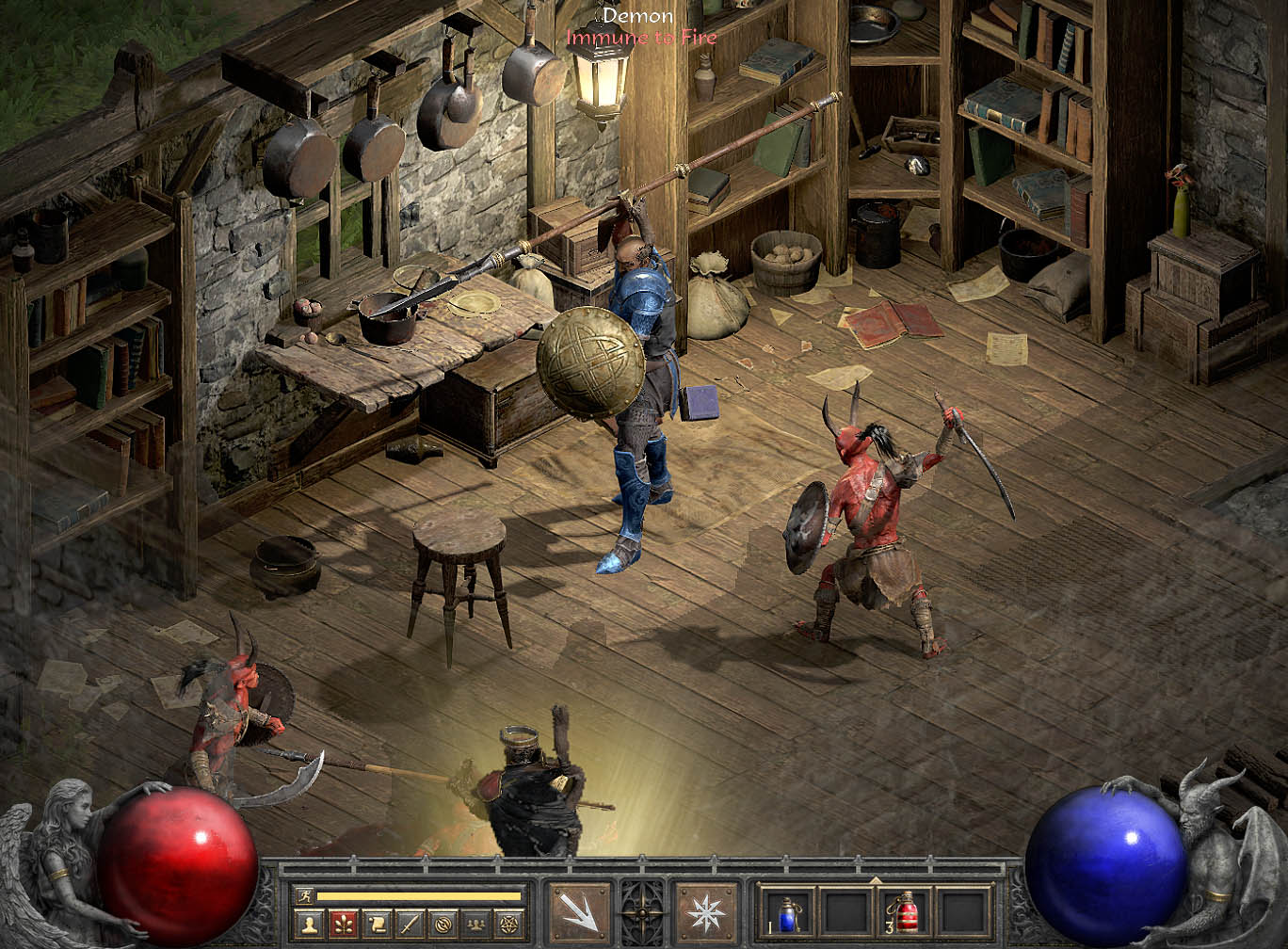Toggle the run/walk running-man icon

[304, 895]
